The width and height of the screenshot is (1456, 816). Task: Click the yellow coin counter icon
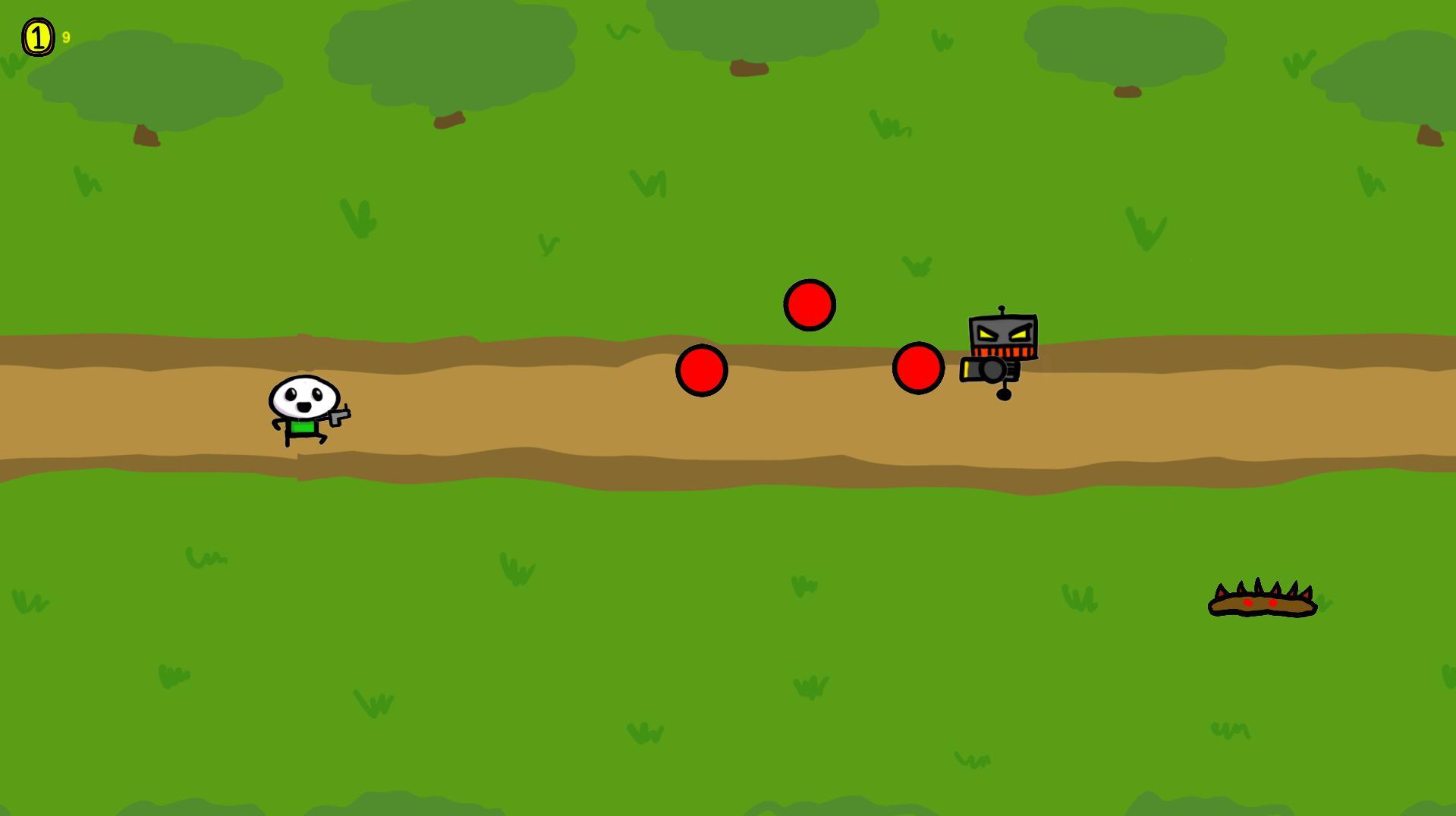click(x=37, y=35)
